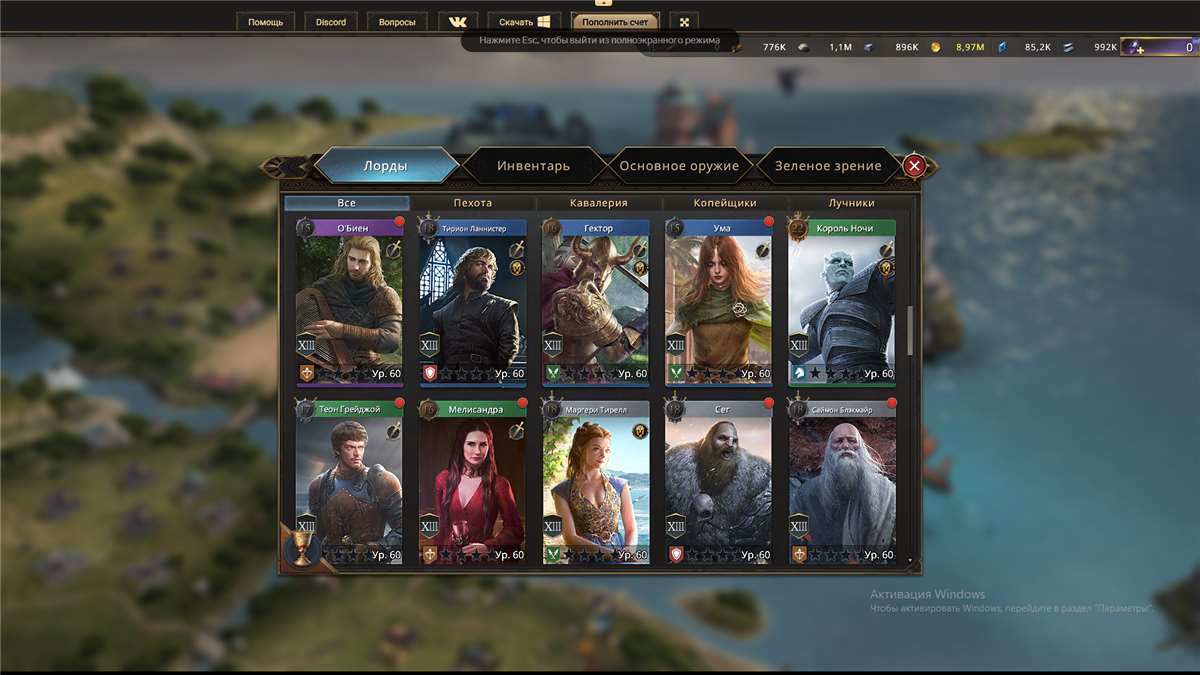Click the Пополнить счет button
1200x675 pixels.
tap(615, 22)
